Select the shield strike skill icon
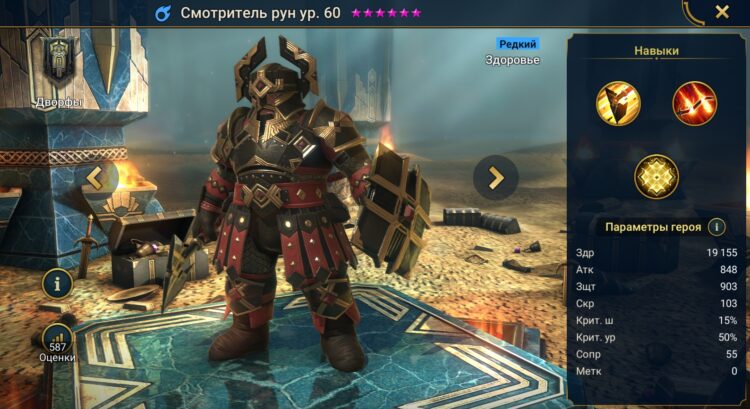This screenshot has height=409, width=750. tap(617, 103)
